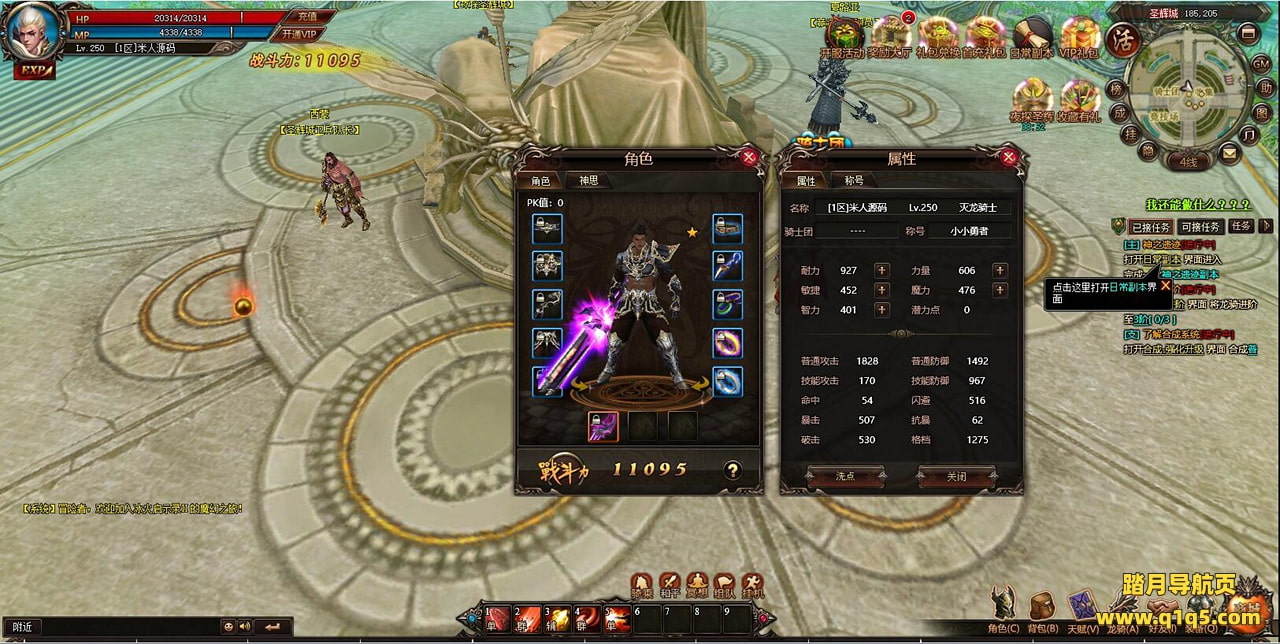This screenshot has height=644, width=1280.
Task: Click the 洗点 reset points button
Action: [845, 477]
